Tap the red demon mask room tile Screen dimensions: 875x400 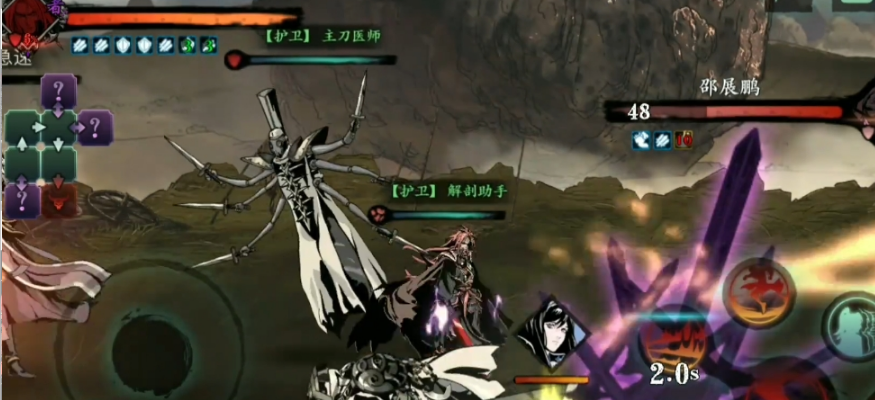click(59, 198)
